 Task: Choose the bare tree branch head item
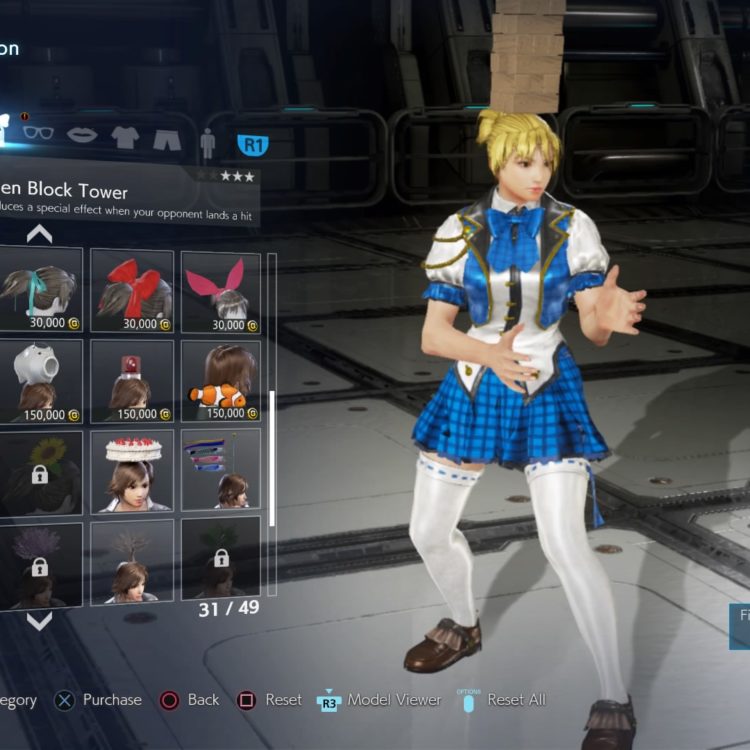132,562
